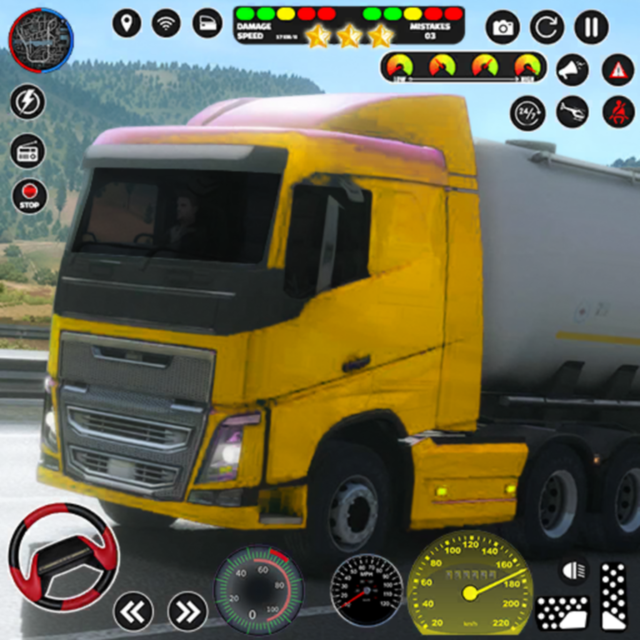
Task: Activate the helicopter icon
Action: point(572,112)
